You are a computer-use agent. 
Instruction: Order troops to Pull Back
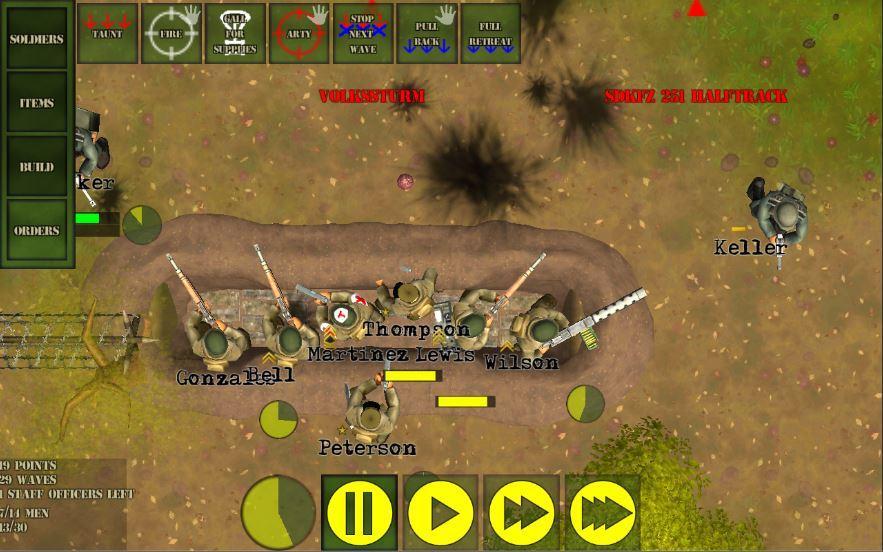point(427,33)
